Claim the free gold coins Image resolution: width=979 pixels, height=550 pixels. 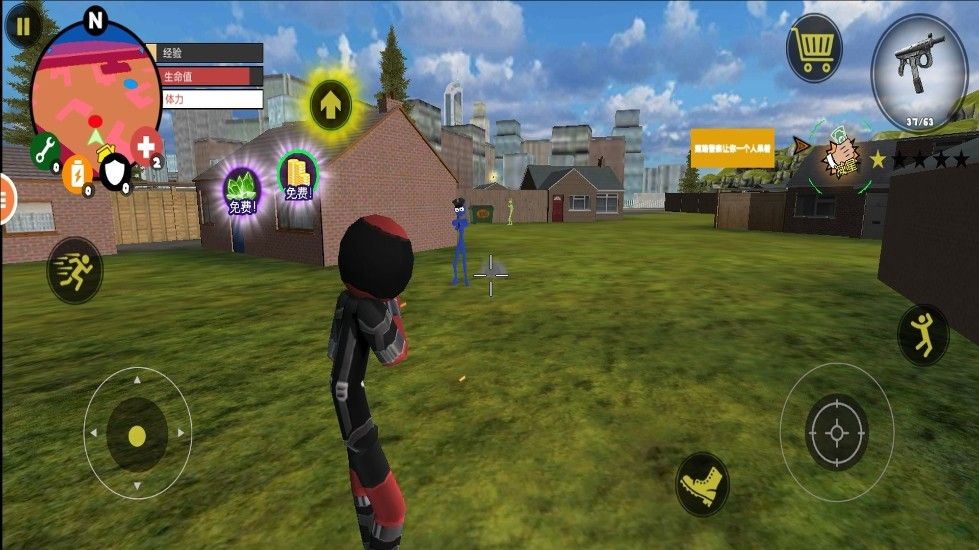tap(297, 176)
